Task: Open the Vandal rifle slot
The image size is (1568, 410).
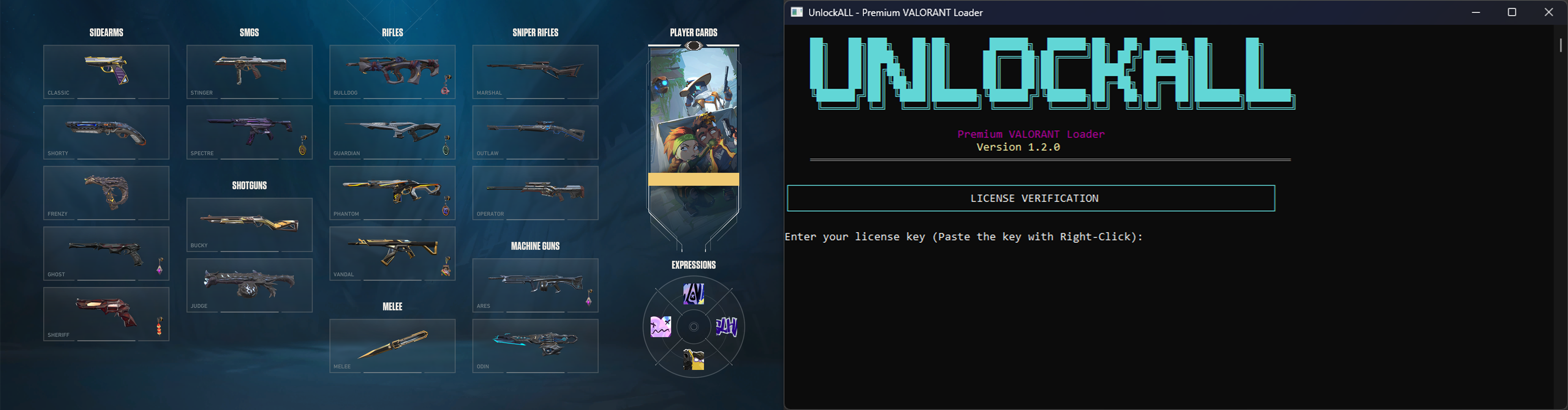Action: (392, 253)
